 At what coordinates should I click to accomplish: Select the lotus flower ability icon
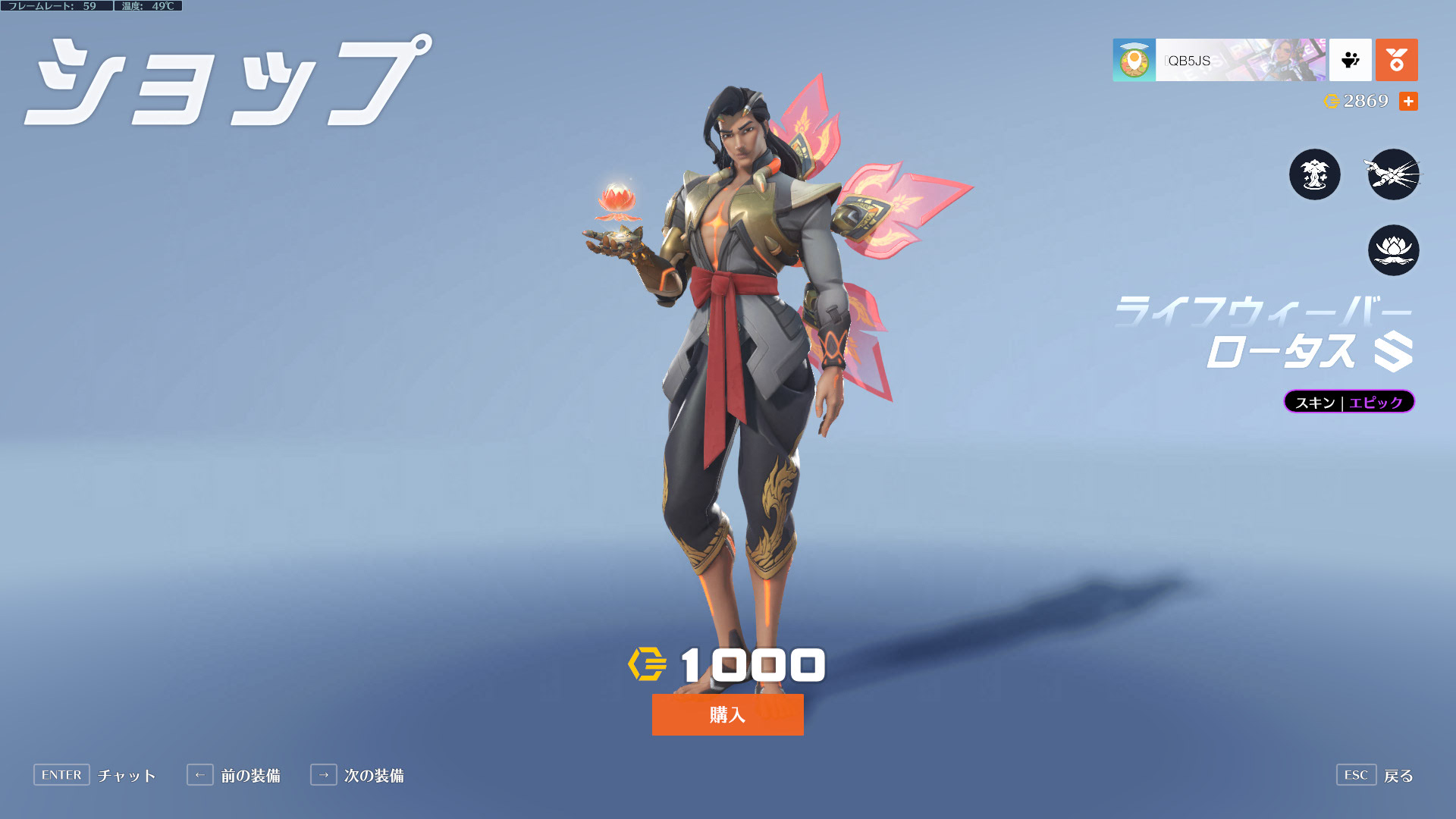[x=1393, y=250]
